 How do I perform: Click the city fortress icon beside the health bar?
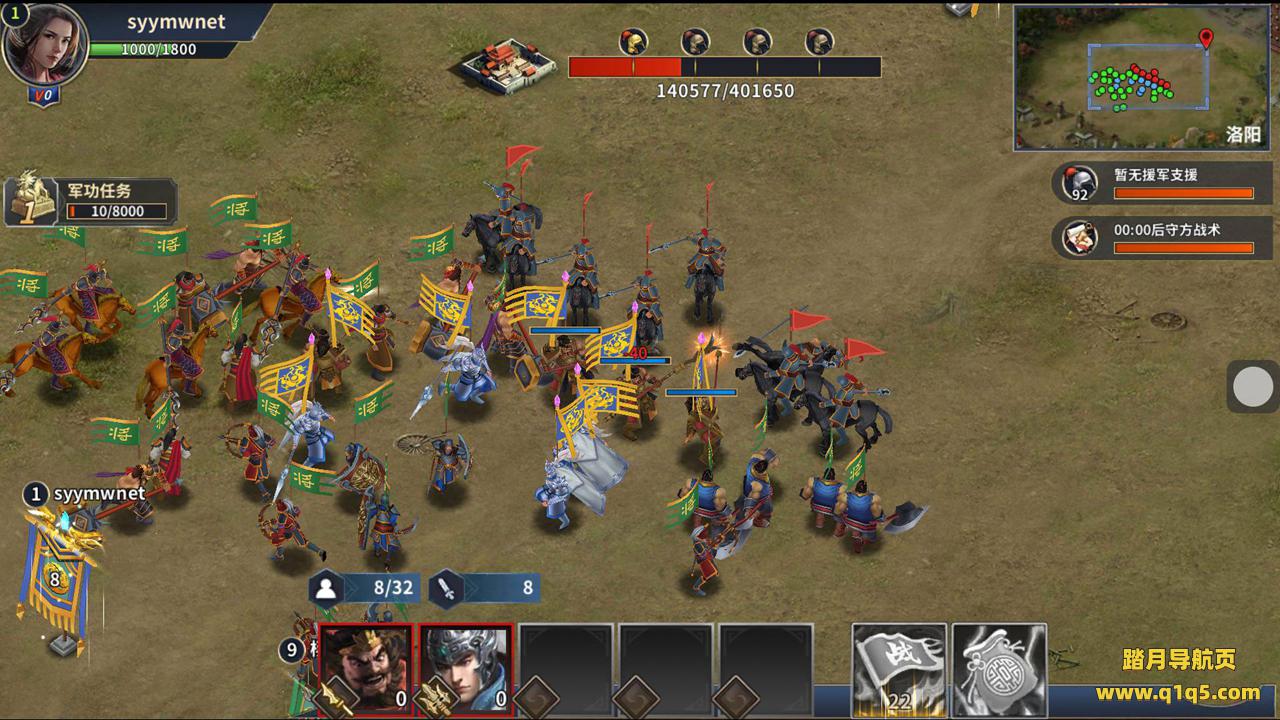click(x=509, y=64)
